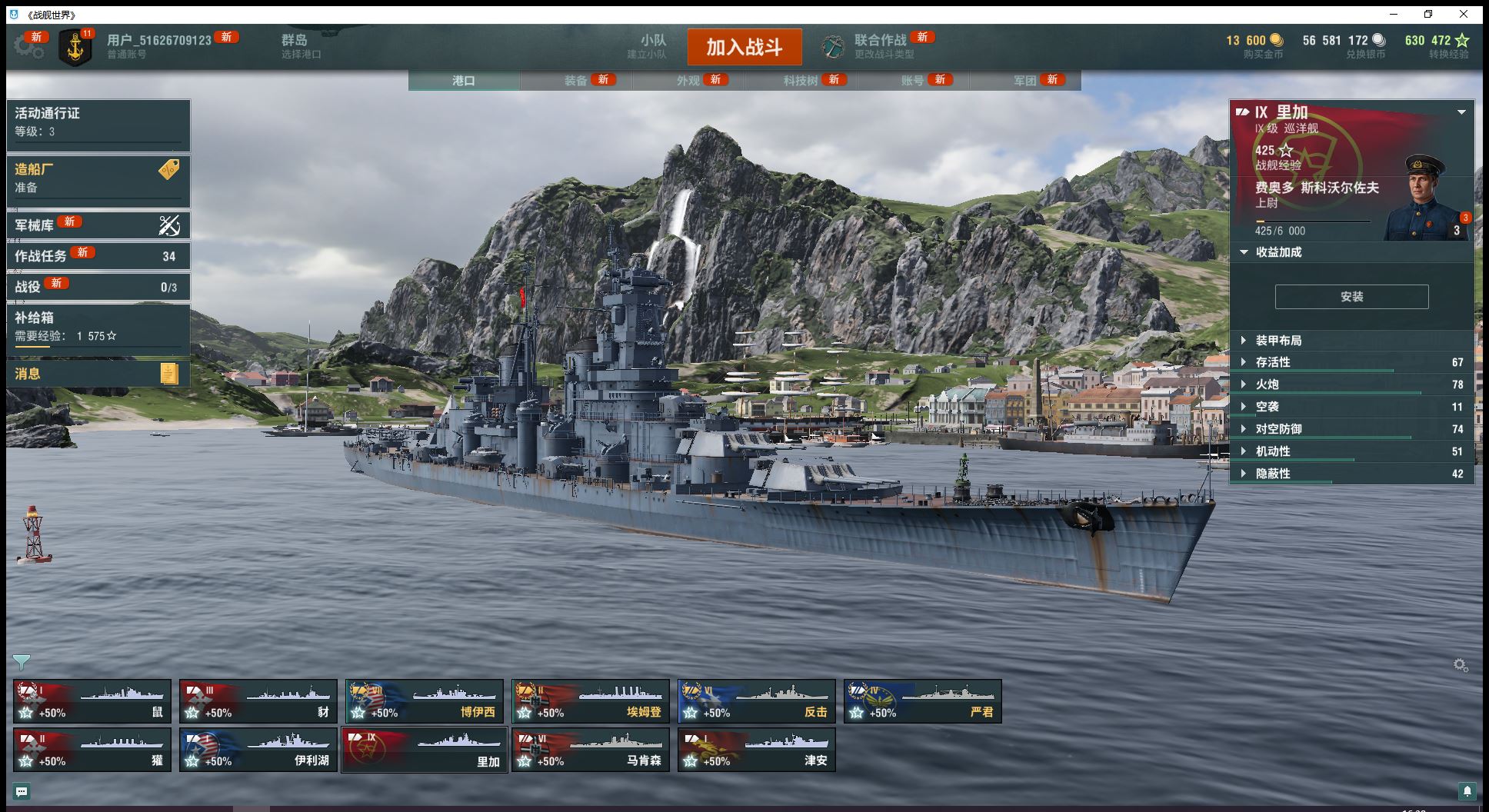
Task: Open the 消息 news panel
Action: point(98,374)
